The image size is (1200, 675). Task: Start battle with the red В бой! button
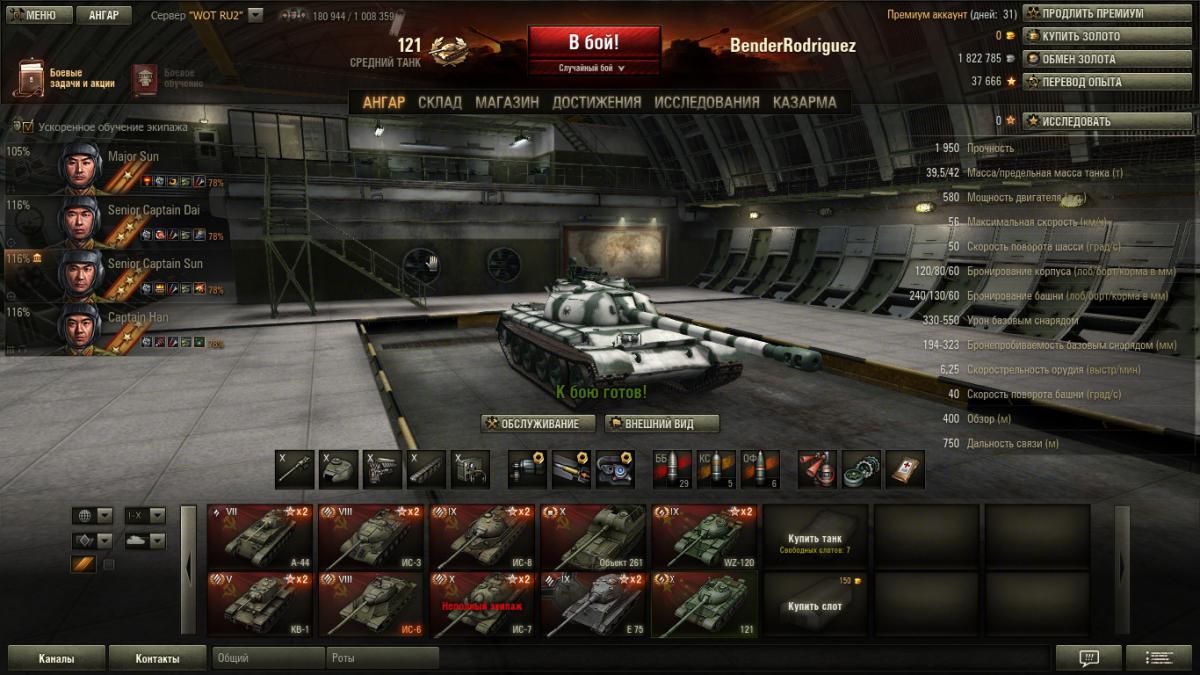[594, 44]
